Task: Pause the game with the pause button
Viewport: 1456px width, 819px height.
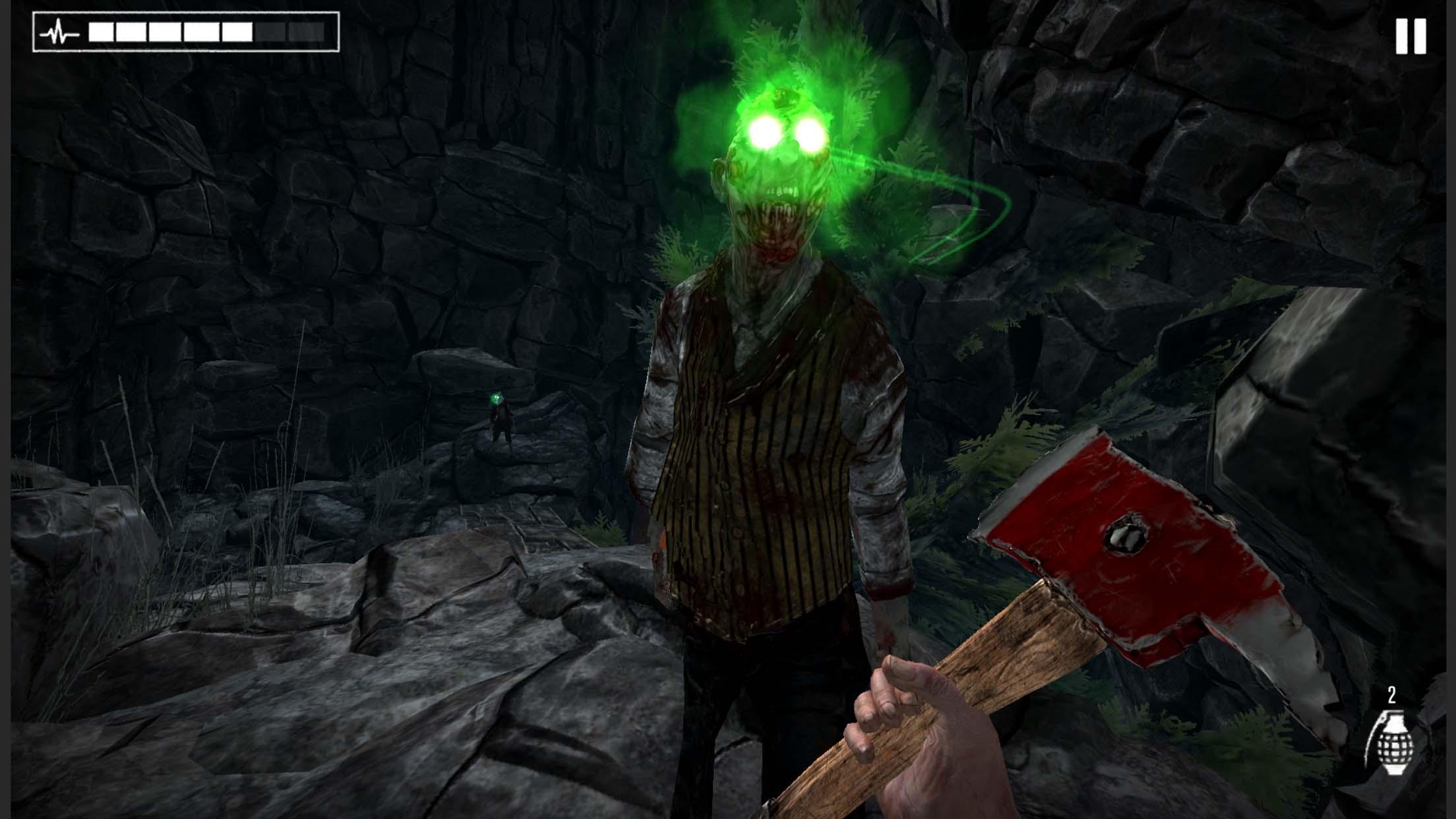Action: click(1410, 36)
